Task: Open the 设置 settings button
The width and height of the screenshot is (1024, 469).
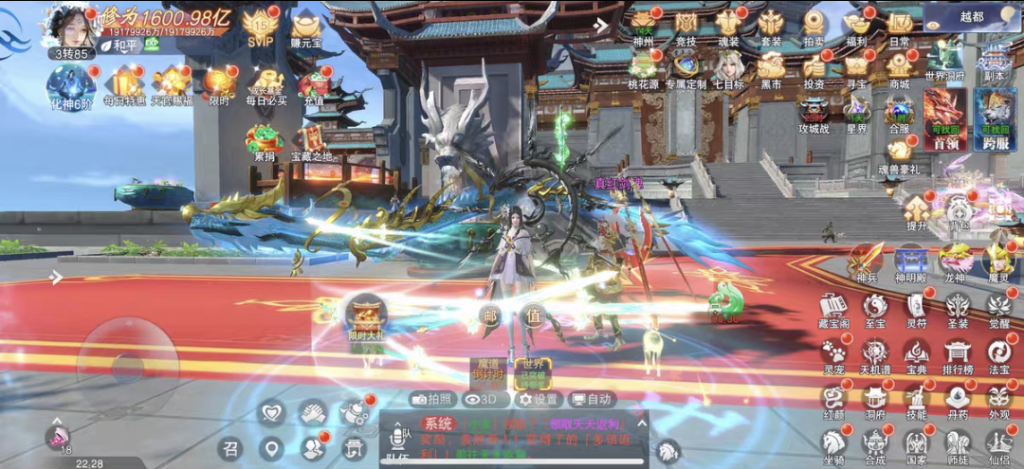Action: (x=538, y=399)
